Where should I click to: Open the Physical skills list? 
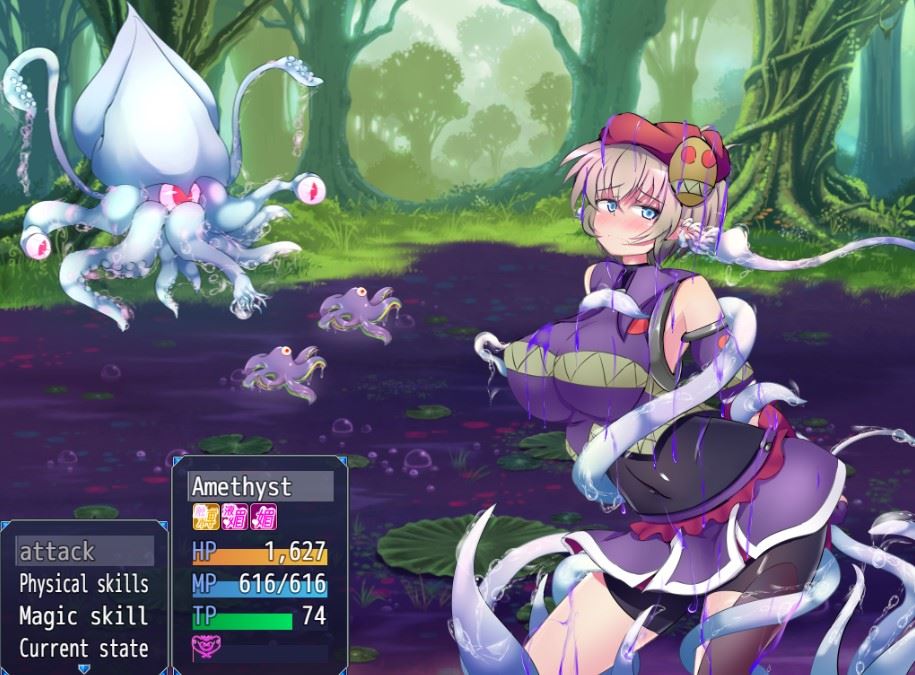click(84, 584)
